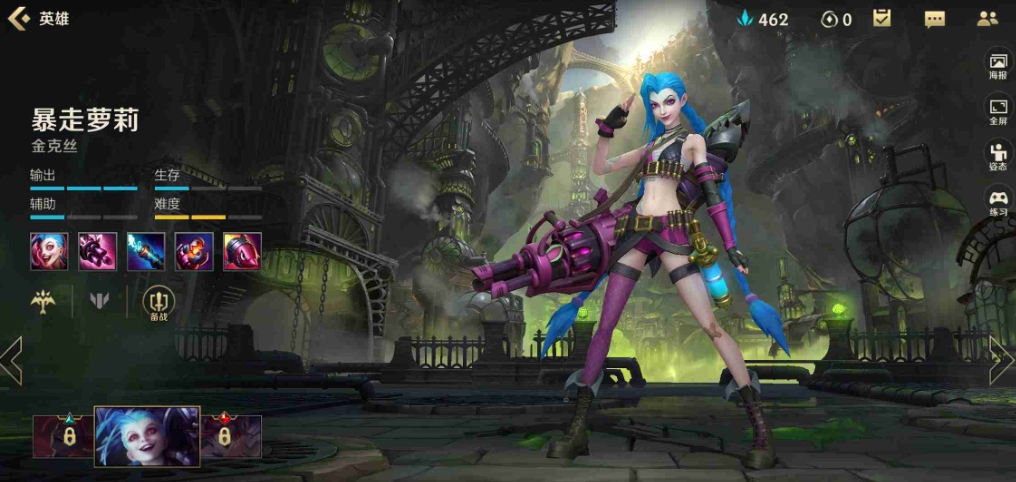Open the 姿态 pose option
This screenshot has height=482, width=1016.
pyautogui.click(x=998, y=157)
